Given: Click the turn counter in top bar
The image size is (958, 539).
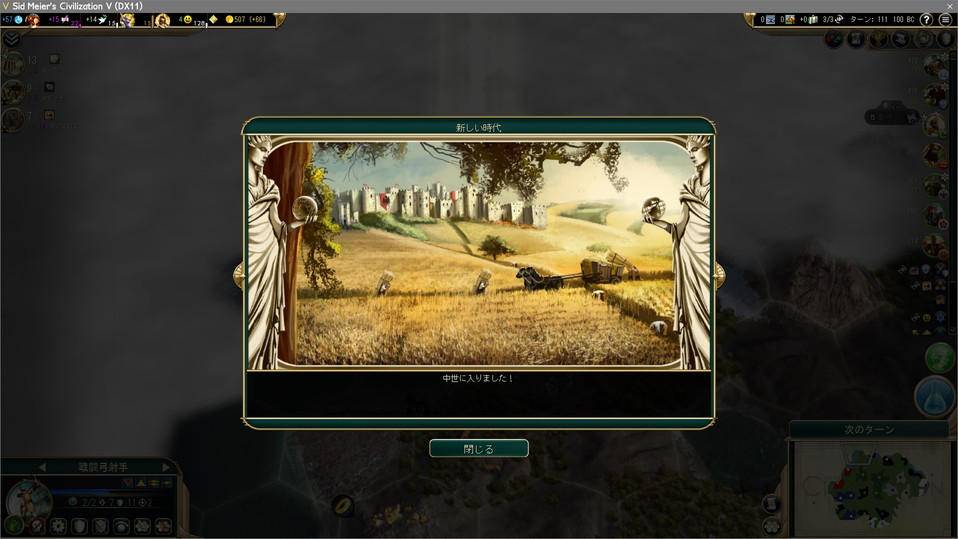Looking at the screenshot, I should tap(868, 20).
